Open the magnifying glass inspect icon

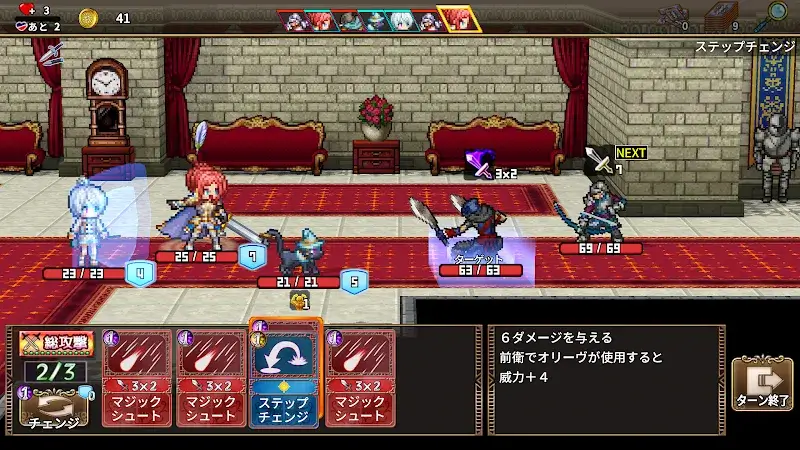point(775,13)
